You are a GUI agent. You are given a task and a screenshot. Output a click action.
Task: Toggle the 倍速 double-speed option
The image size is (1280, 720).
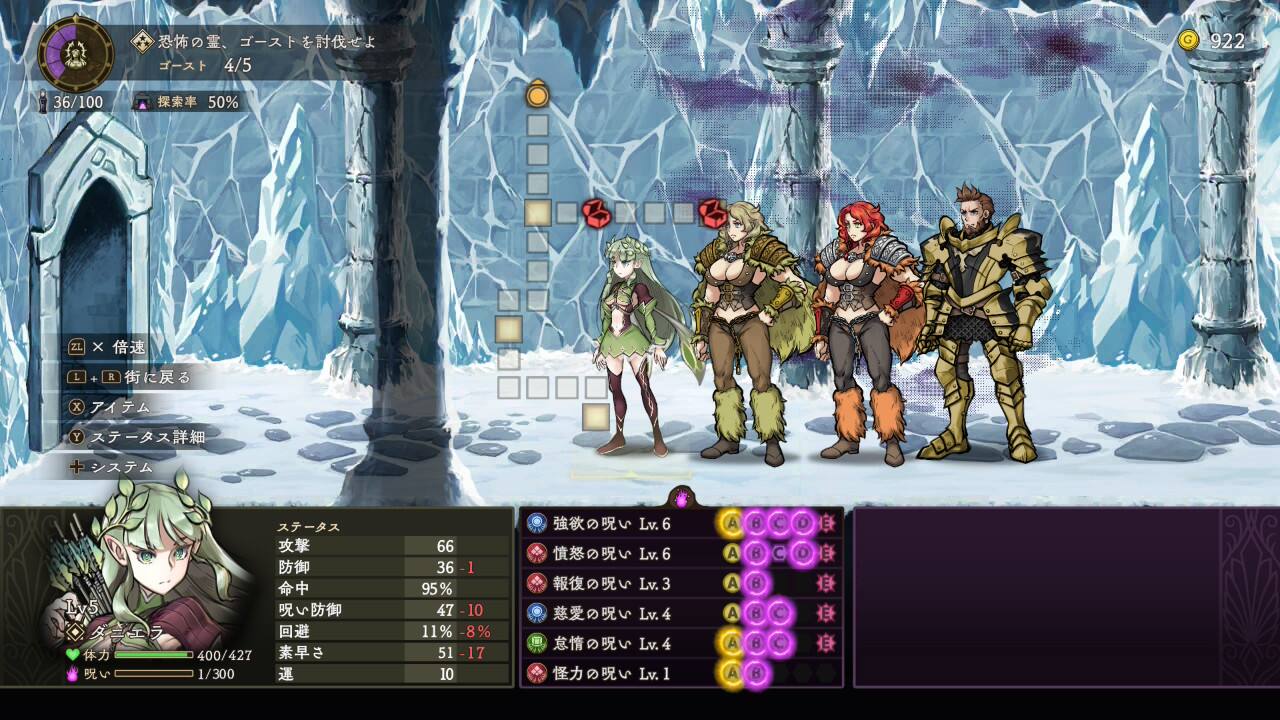click(117, 347)
